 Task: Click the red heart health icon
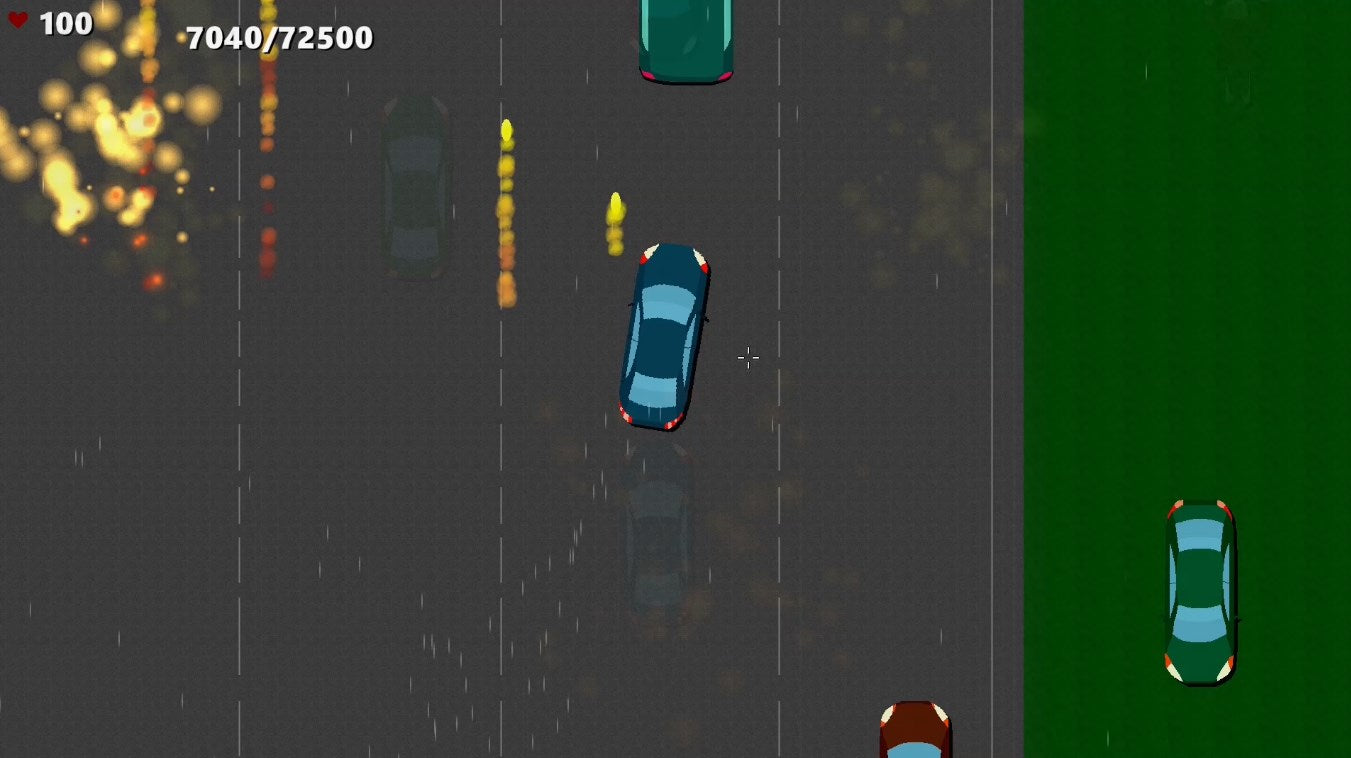point(18,20)
